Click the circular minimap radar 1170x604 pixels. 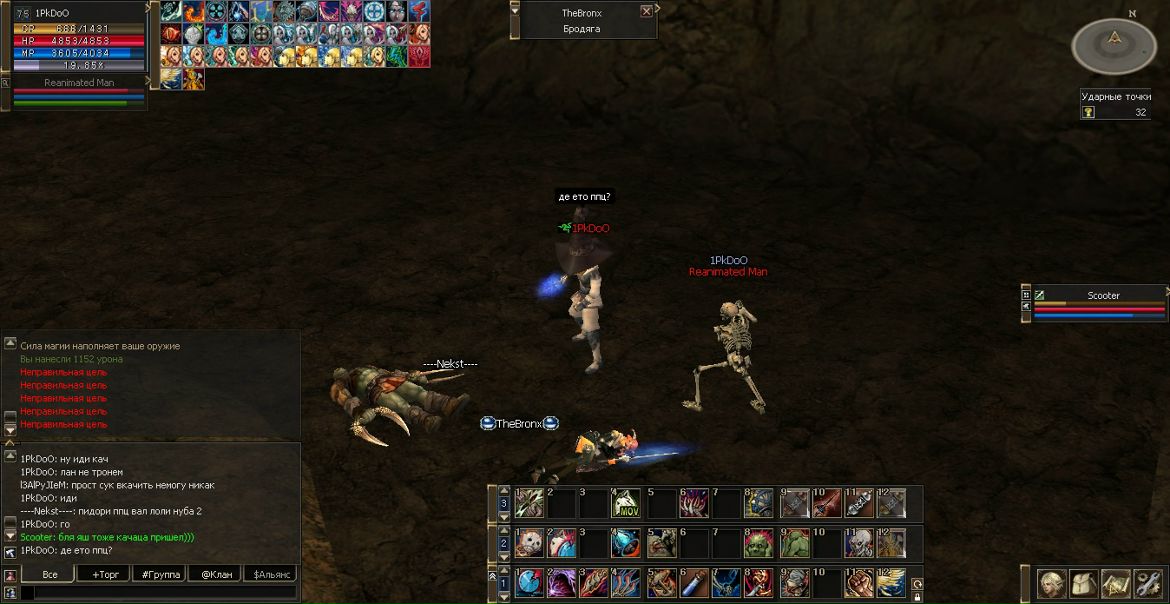1113,45
